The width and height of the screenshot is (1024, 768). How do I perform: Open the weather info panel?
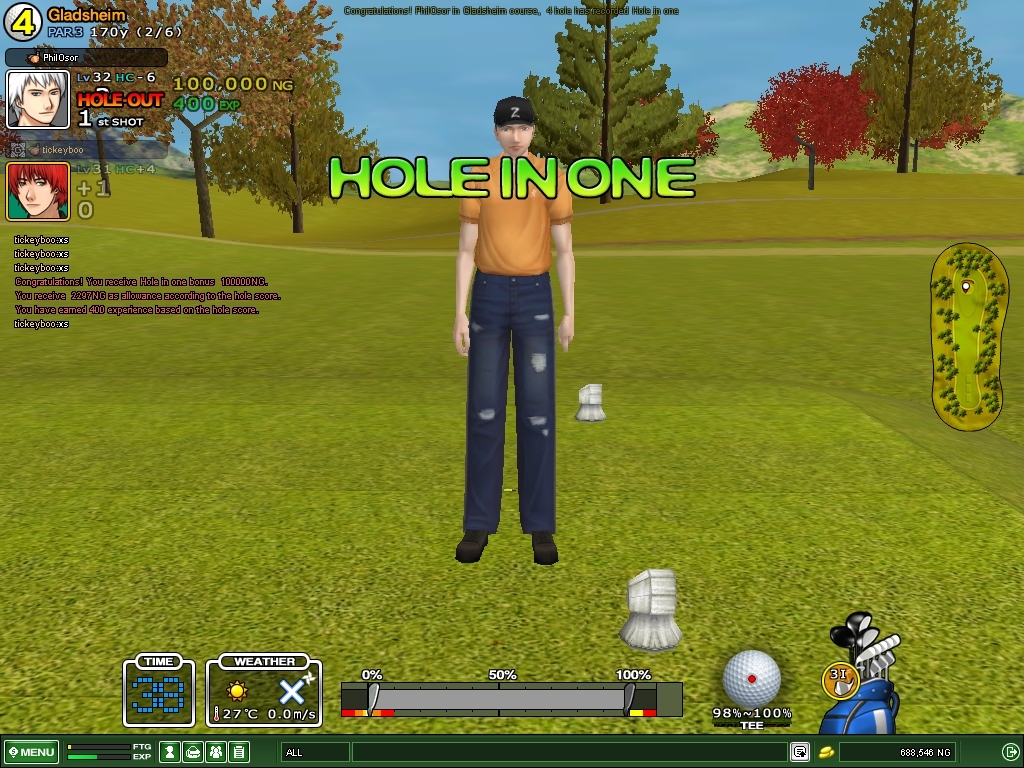coord(264,690)
